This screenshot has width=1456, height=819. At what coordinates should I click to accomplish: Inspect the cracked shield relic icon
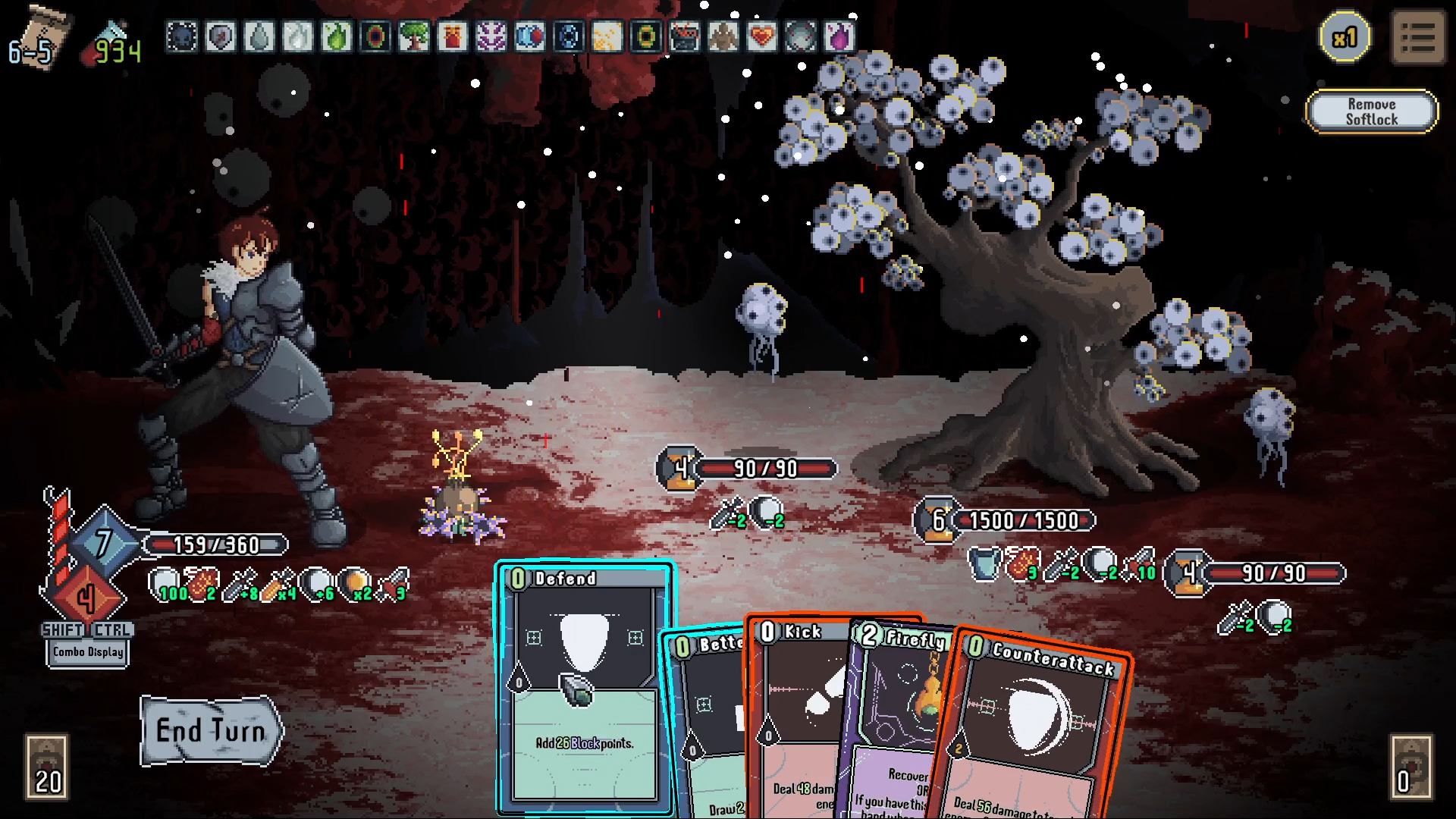click(x=220, y=36)
